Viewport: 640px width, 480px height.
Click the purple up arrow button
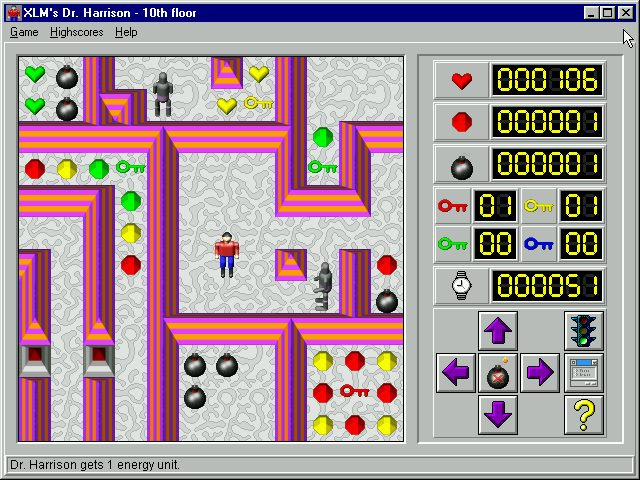[498, 331]
